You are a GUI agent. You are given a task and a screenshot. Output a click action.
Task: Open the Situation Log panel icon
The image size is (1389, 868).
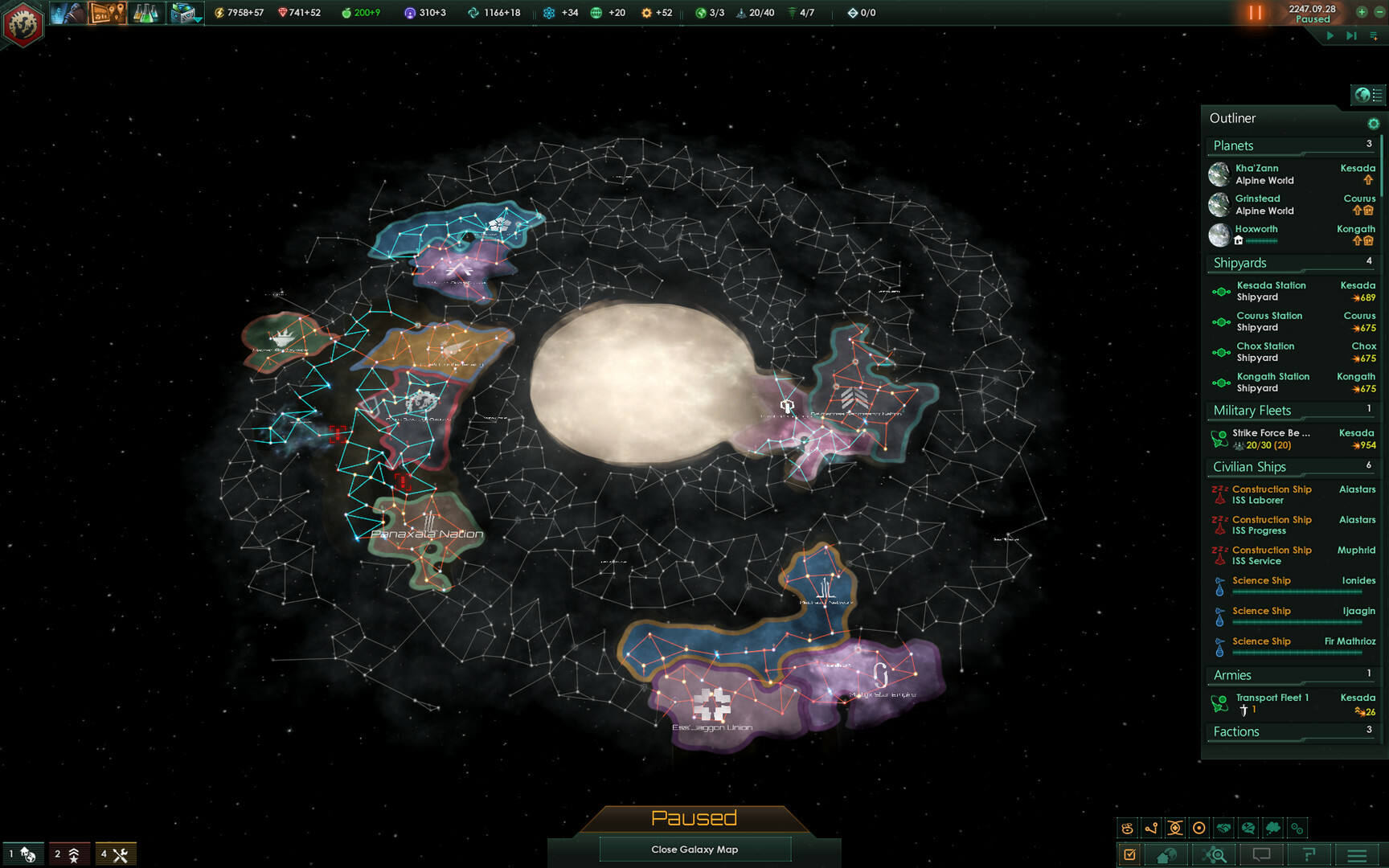coord(1130,855)
